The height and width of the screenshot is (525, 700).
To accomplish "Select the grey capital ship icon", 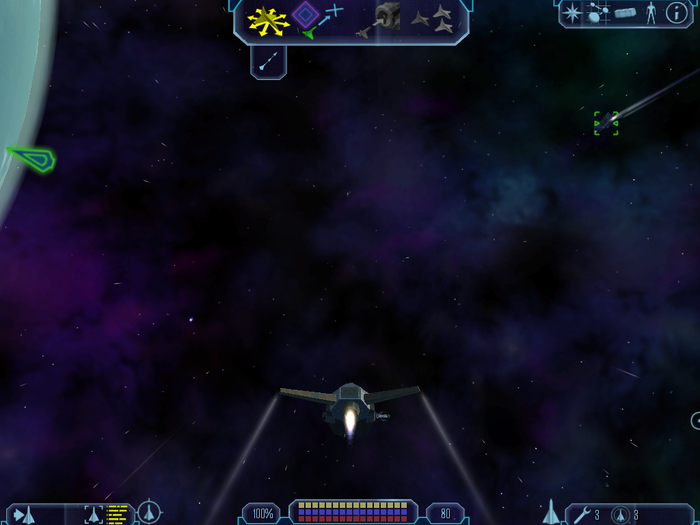I will click(x=388, y=17).
